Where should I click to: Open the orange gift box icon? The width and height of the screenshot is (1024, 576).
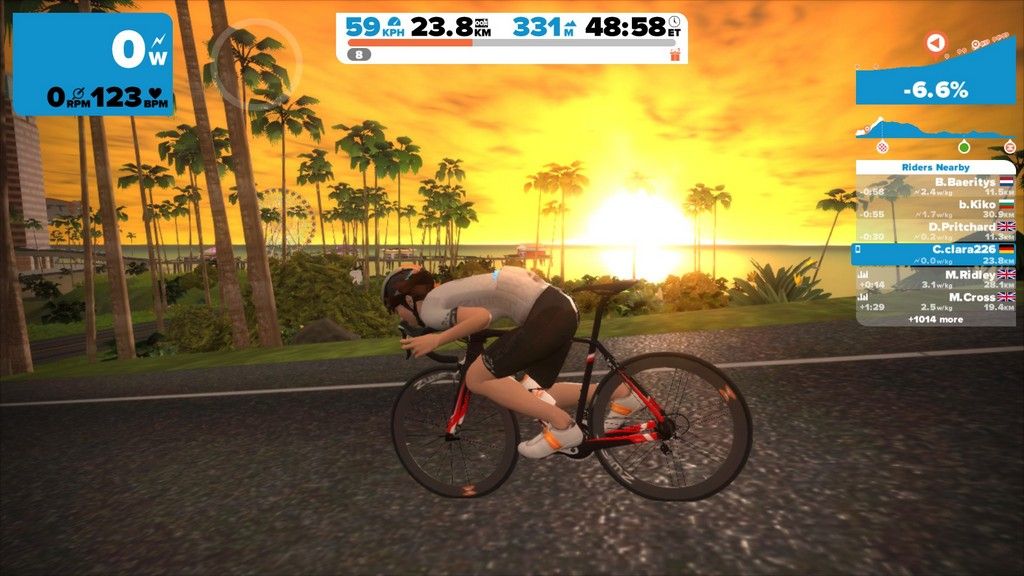coord(675,54)
